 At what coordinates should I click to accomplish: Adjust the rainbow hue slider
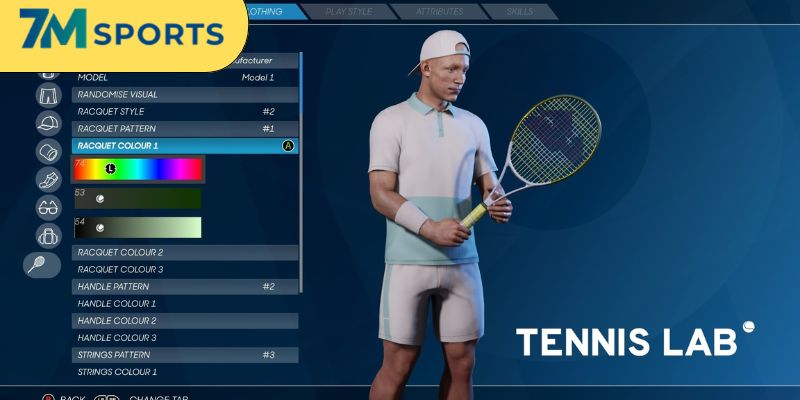coord(138,169)
